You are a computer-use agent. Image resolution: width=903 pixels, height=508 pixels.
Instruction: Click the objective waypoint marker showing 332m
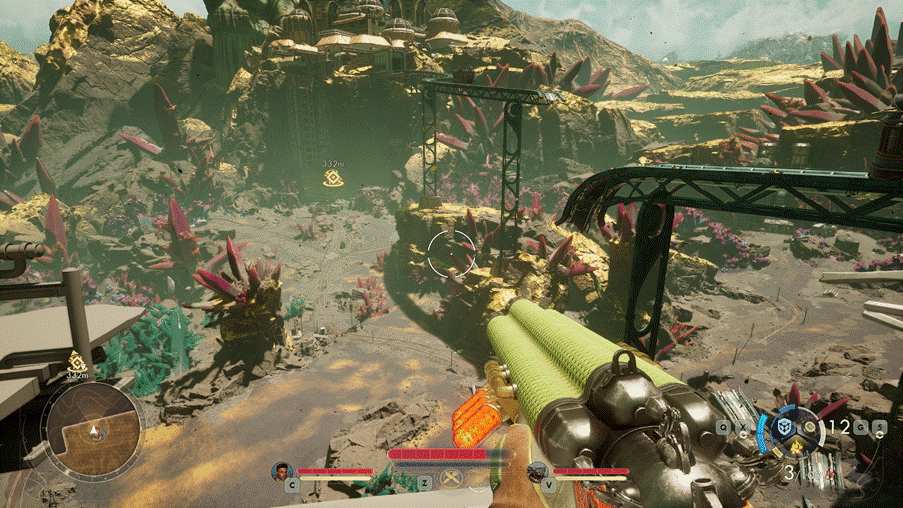333,179
